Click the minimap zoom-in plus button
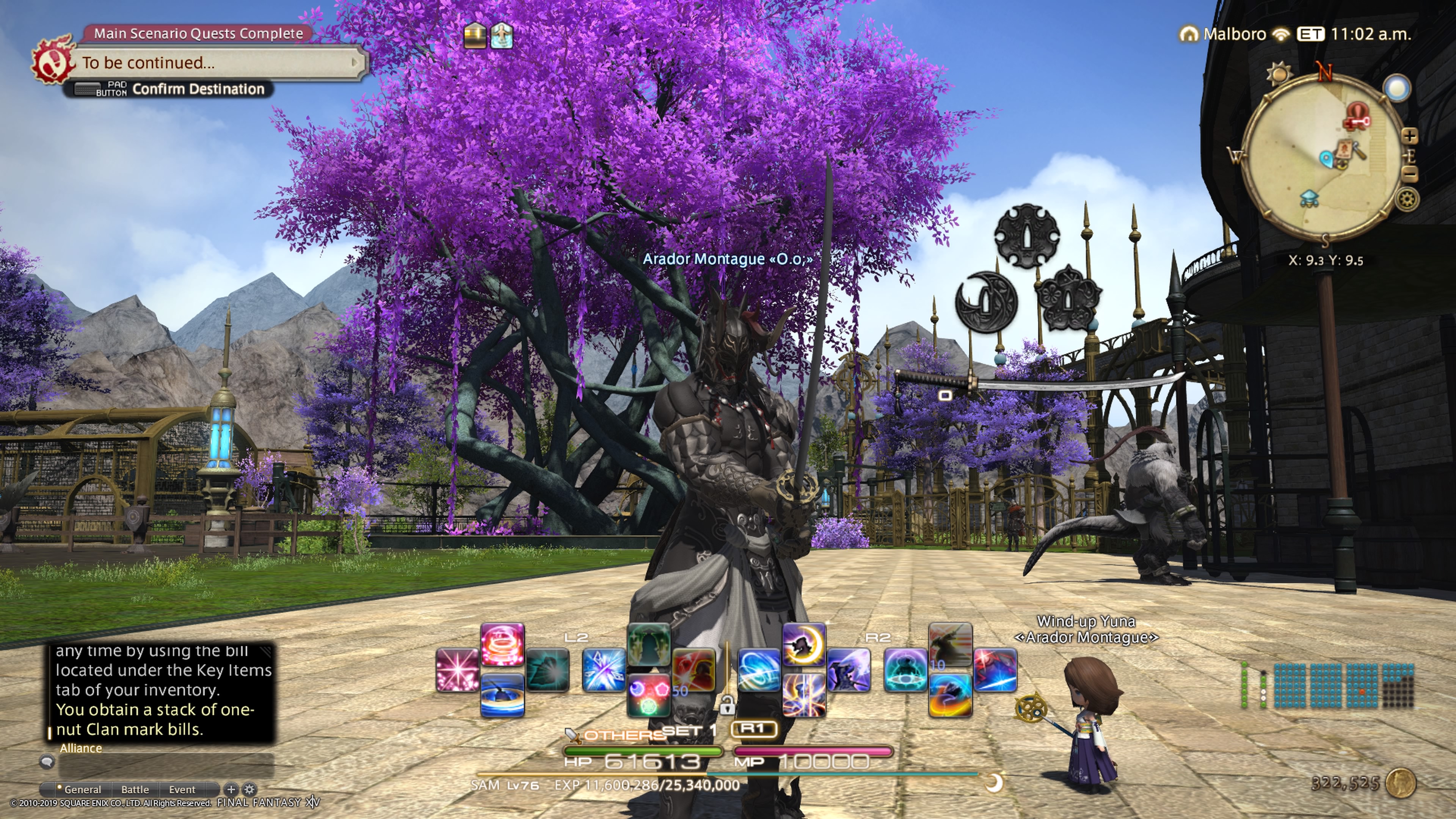Viewport: 1456px width, 819px height. (x=1410, y=136)
